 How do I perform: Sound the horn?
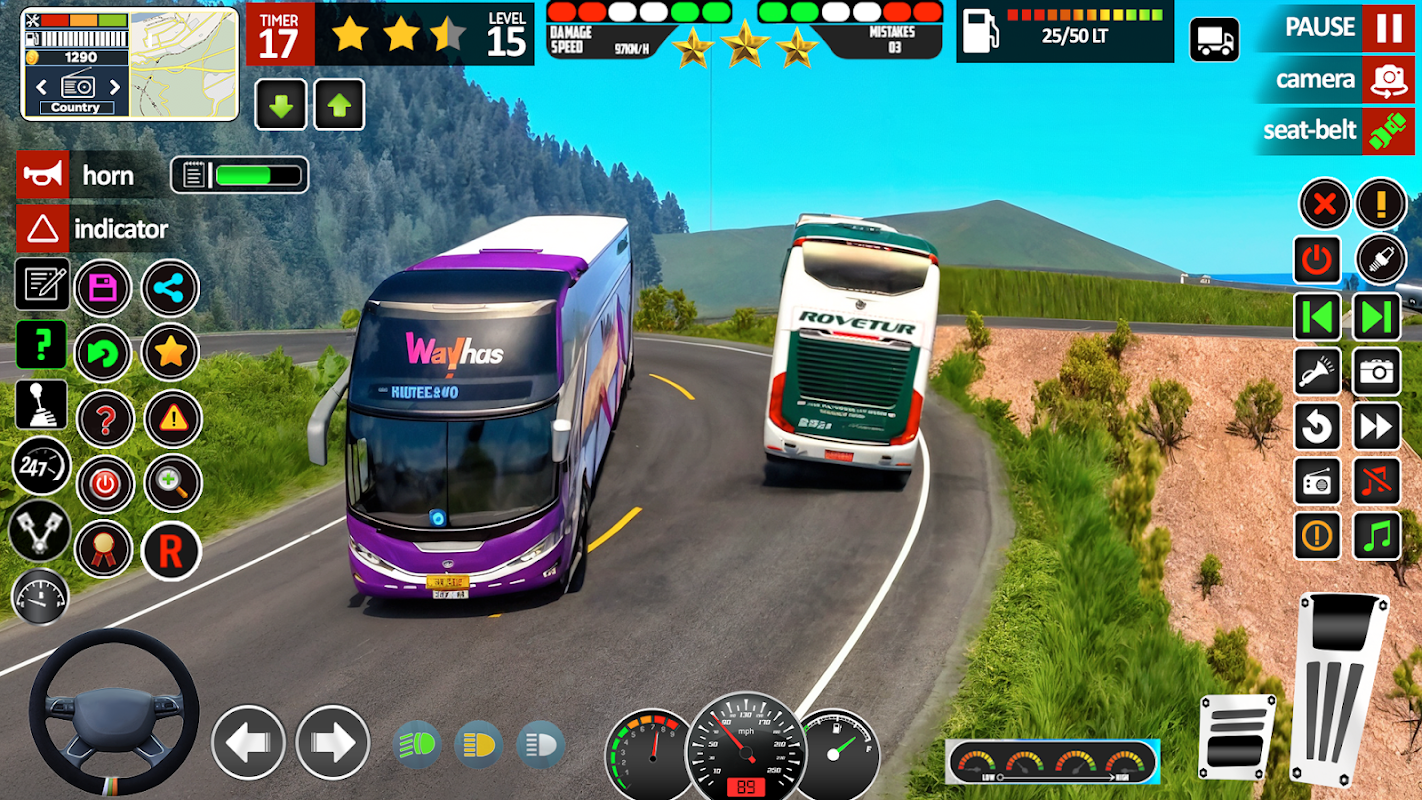click(43, 175)
